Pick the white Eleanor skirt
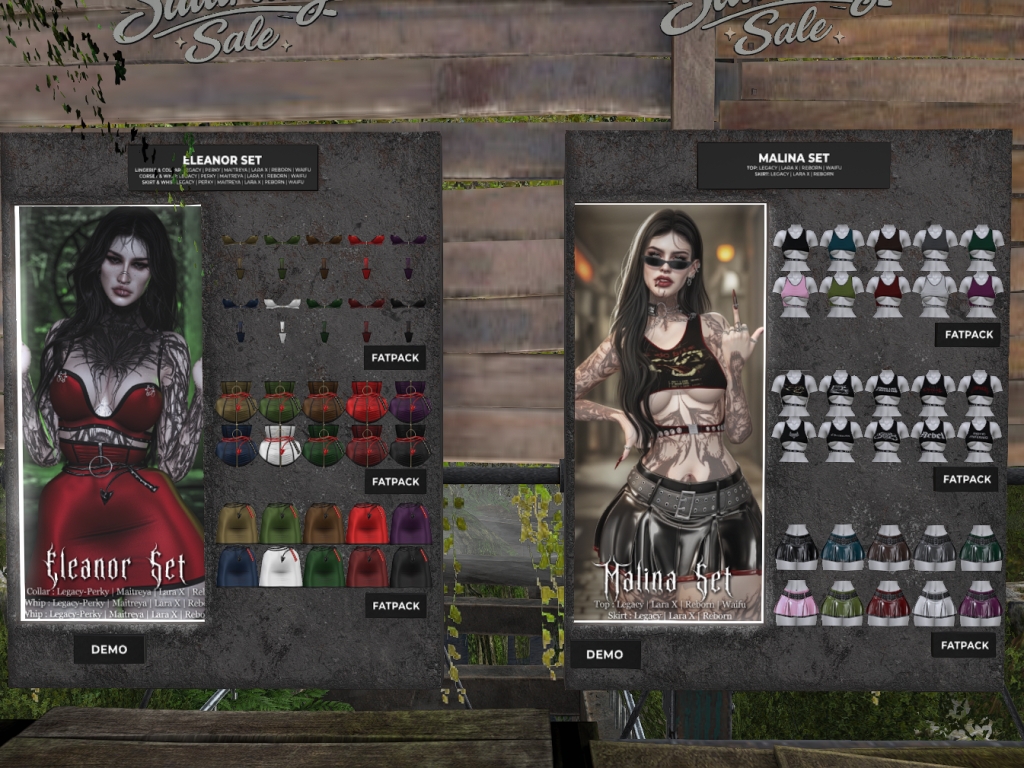The image size is (1024, 768). coord(281,567)
